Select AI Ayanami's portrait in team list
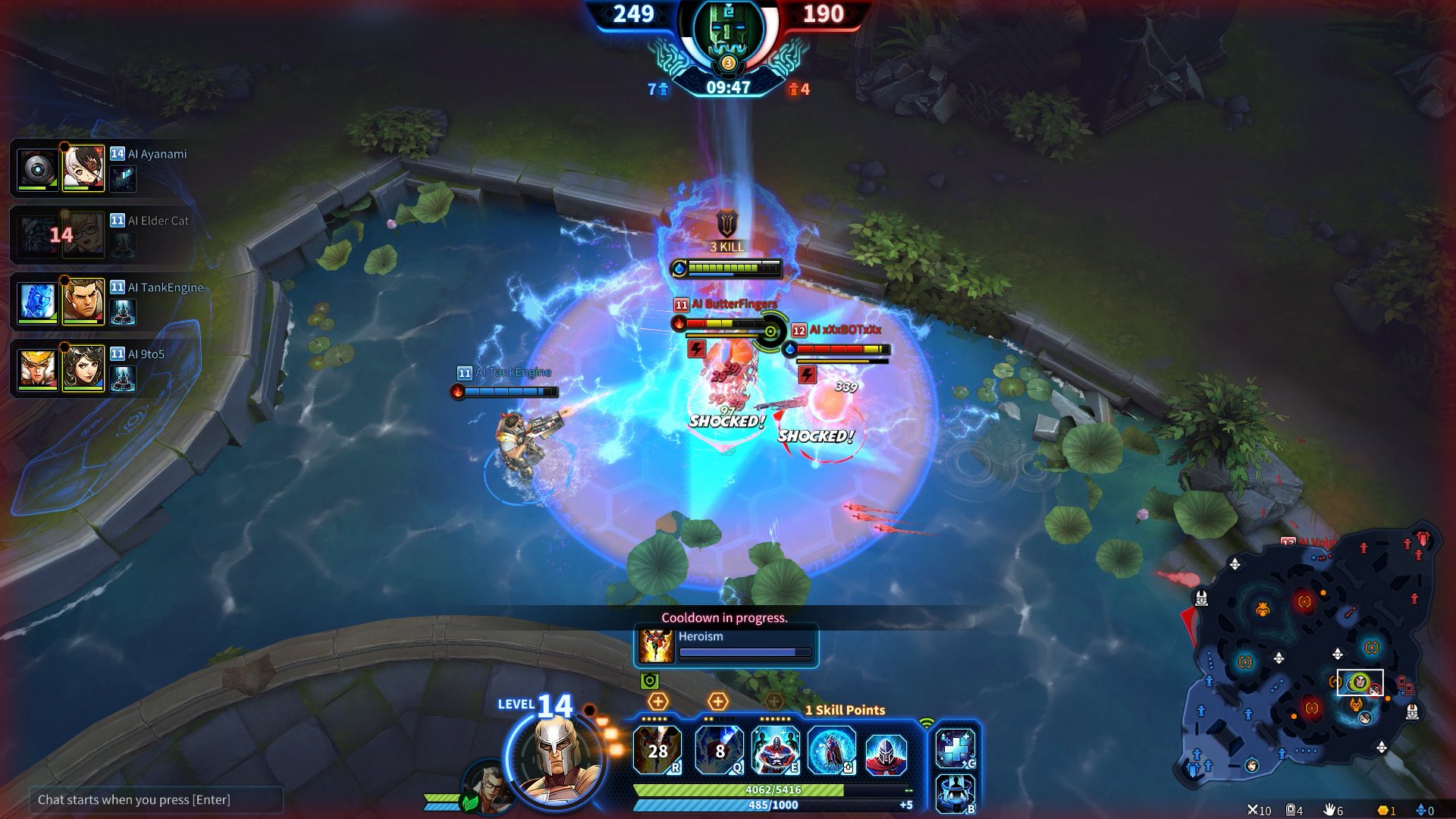 [83, 168]
